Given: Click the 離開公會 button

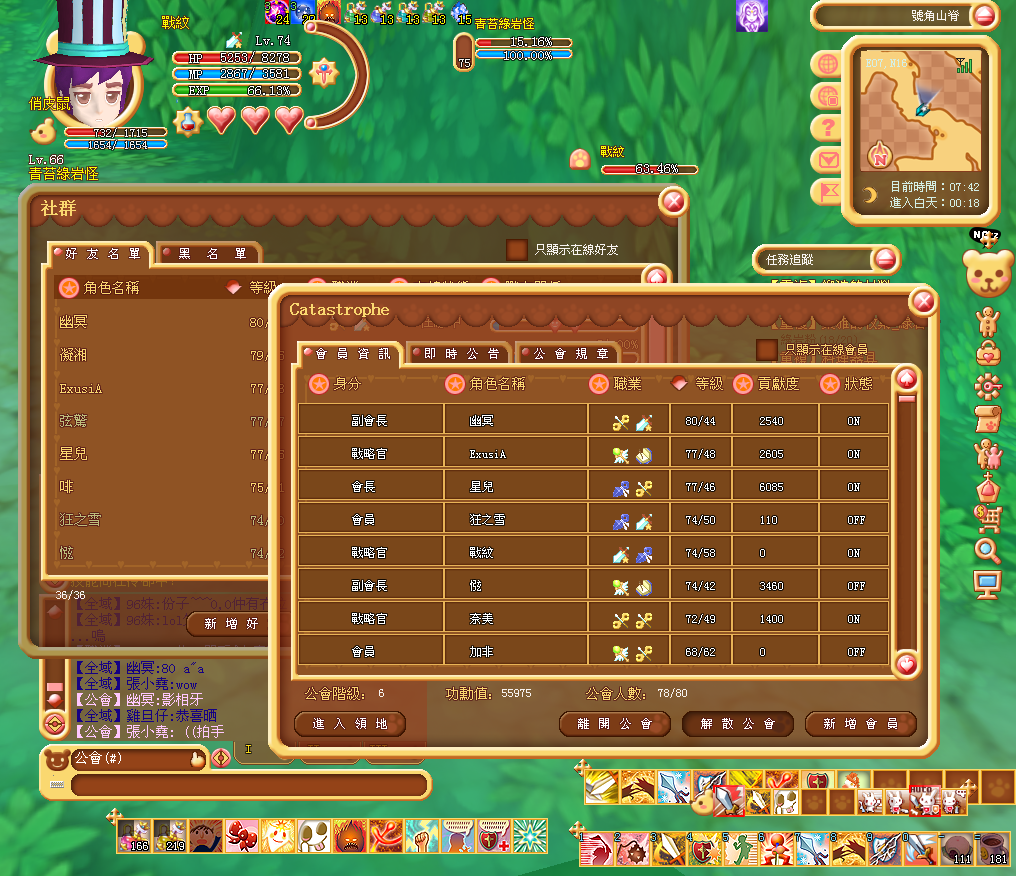Looking at the screenshot, I should point(614,724).
